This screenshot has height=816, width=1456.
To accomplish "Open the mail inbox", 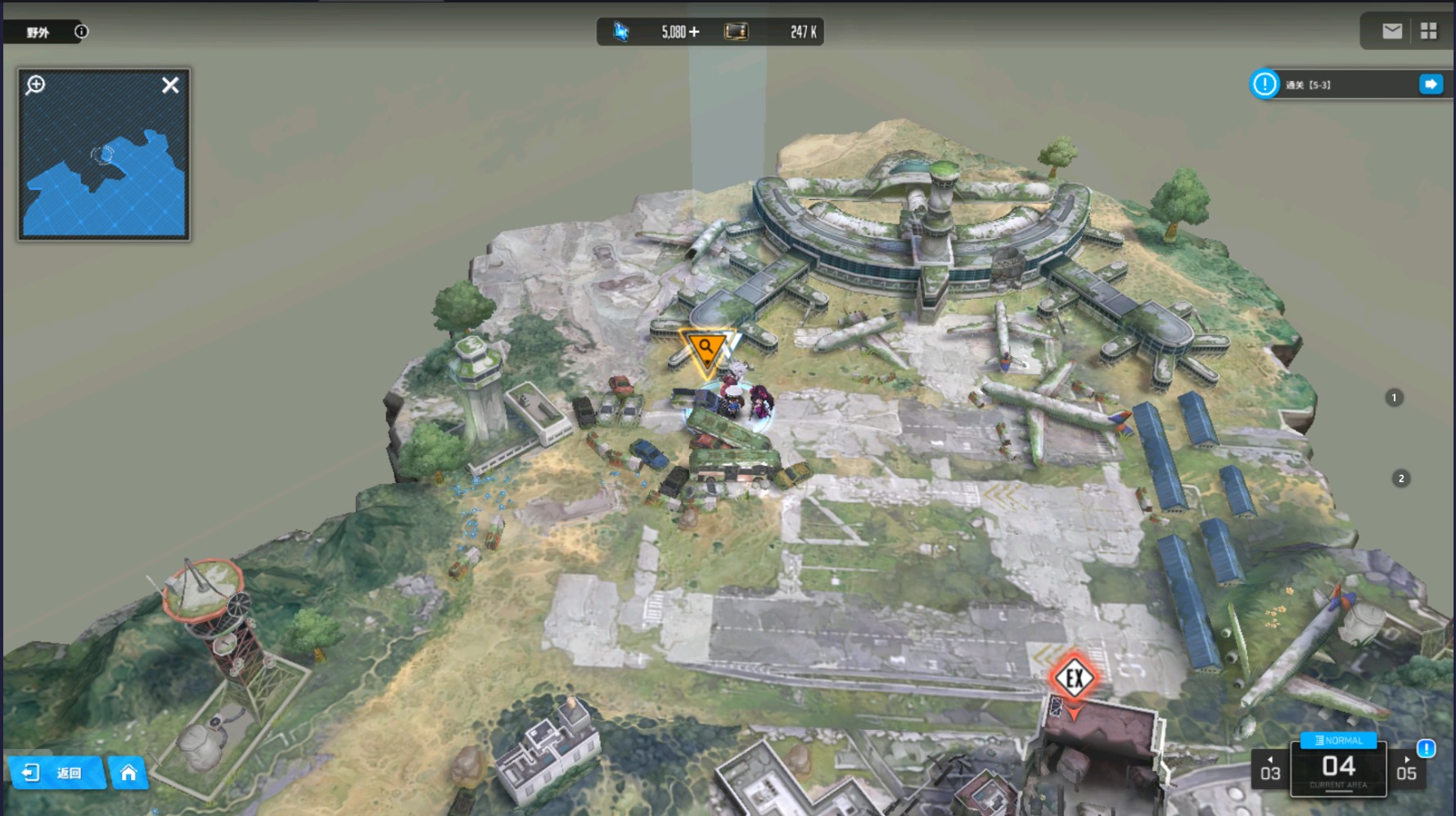I will pyautogui.click(x=1391, y=31).
